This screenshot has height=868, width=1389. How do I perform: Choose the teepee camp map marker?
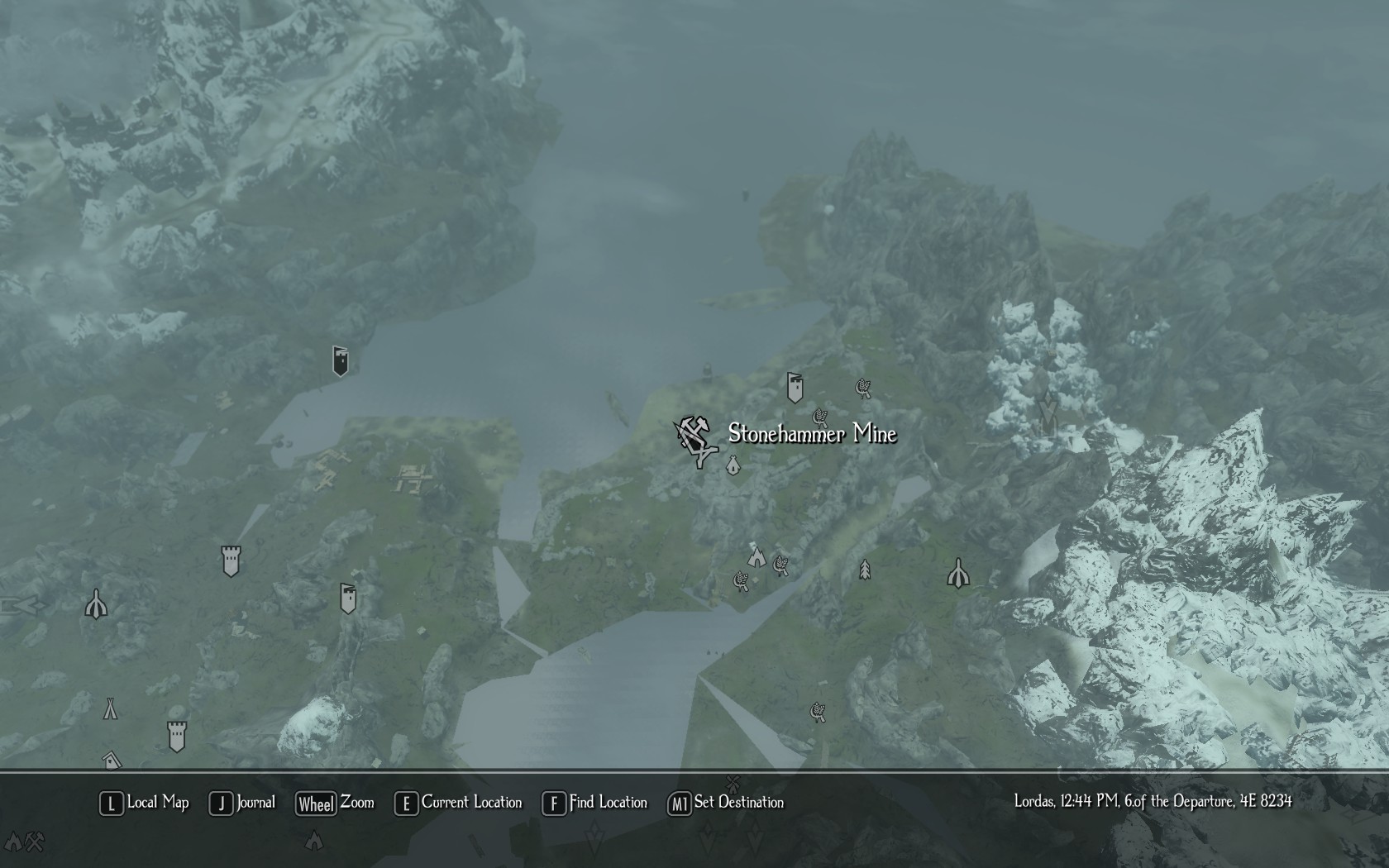tap(110, 708)
